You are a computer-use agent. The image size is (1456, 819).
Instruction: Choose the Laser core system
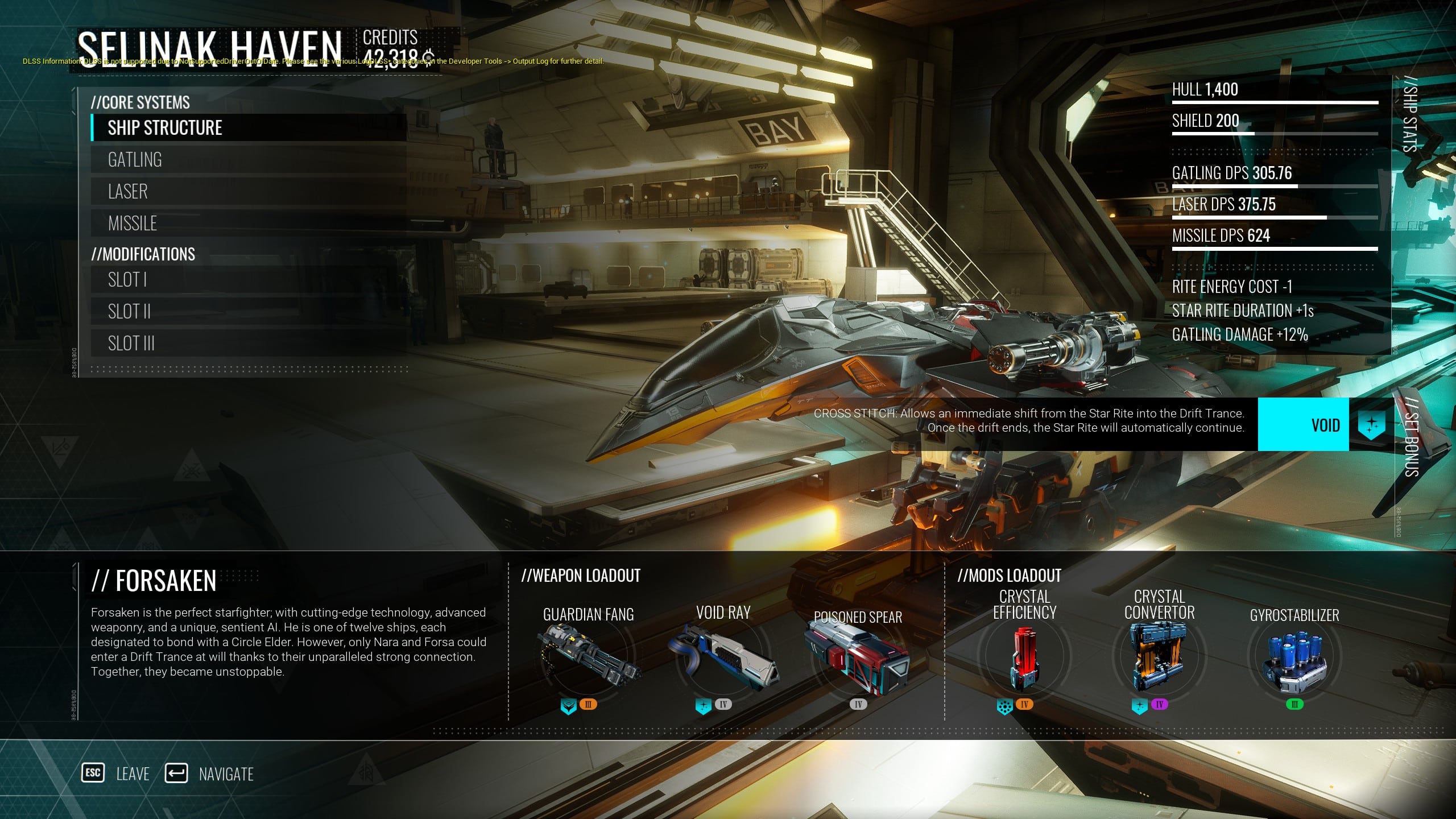click(249, 192)
